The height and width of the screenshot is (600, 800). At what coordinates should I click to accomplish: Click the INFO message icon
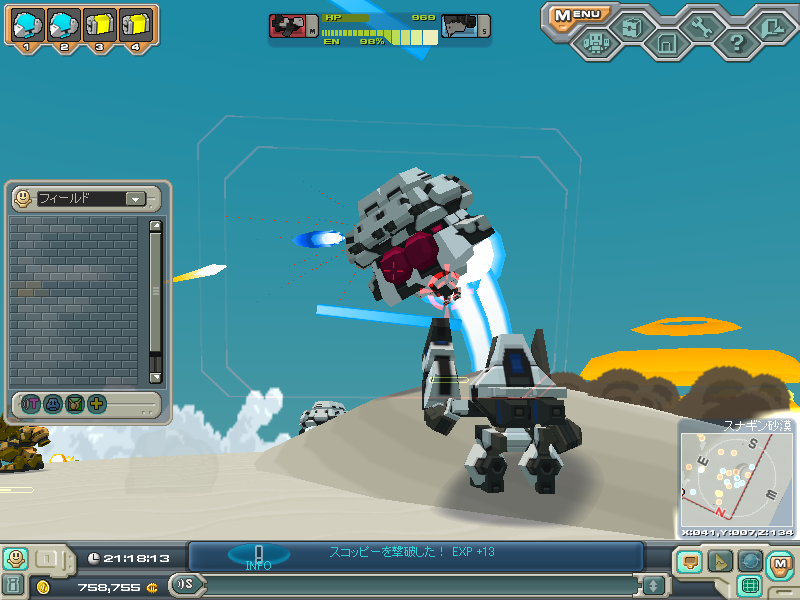coord(258,556)
